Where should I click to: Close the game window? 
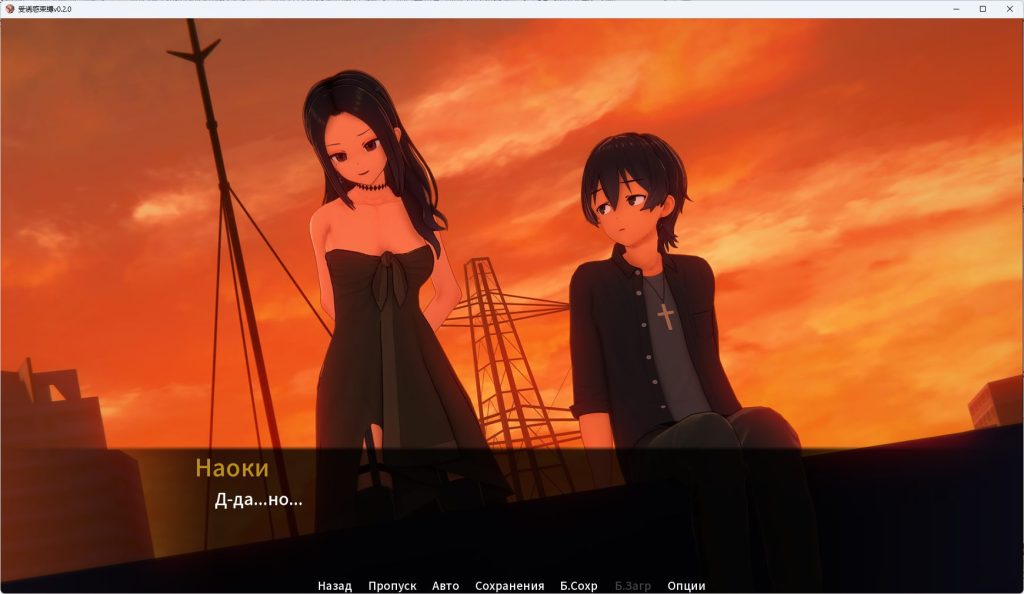pyautogui.click(x=1007, y=9)
